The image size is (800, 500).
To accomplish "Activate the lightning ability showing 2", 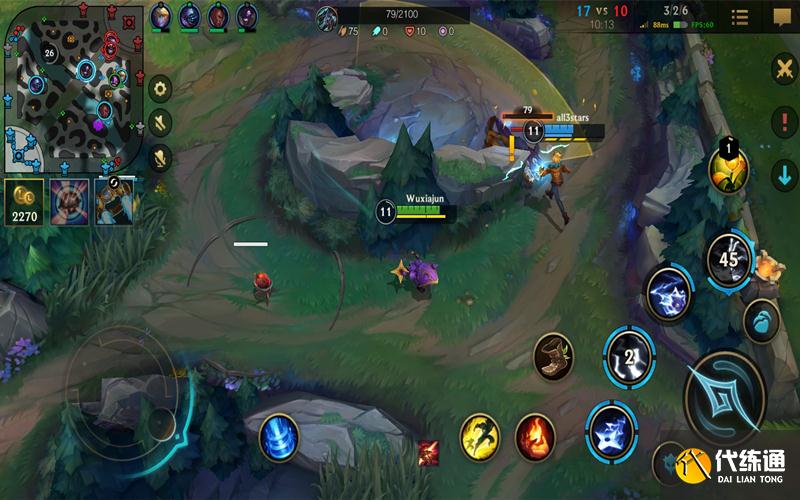I will (629, 357).
